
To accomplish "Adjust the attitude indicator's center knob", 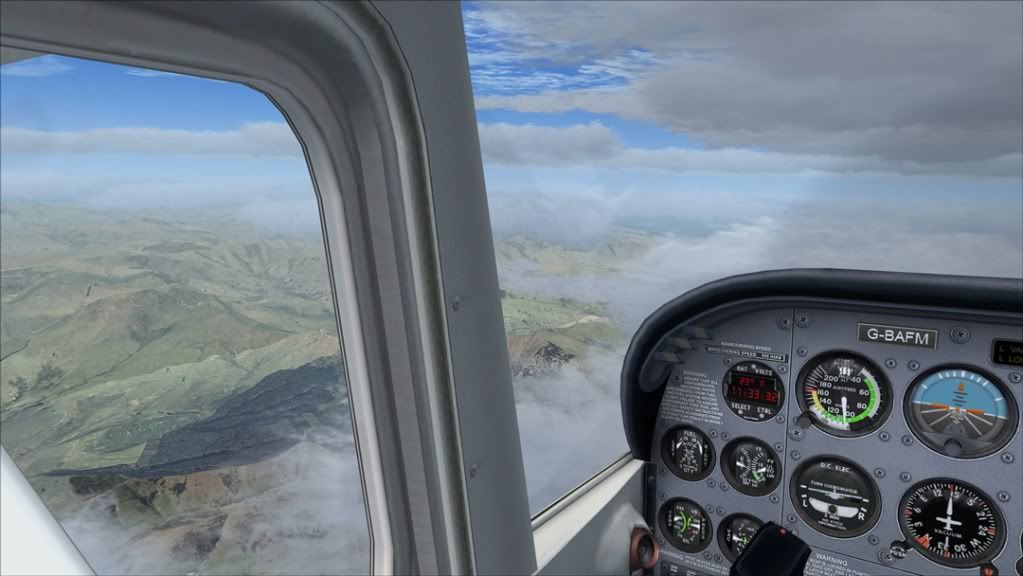I will click(x=955, y=446).
